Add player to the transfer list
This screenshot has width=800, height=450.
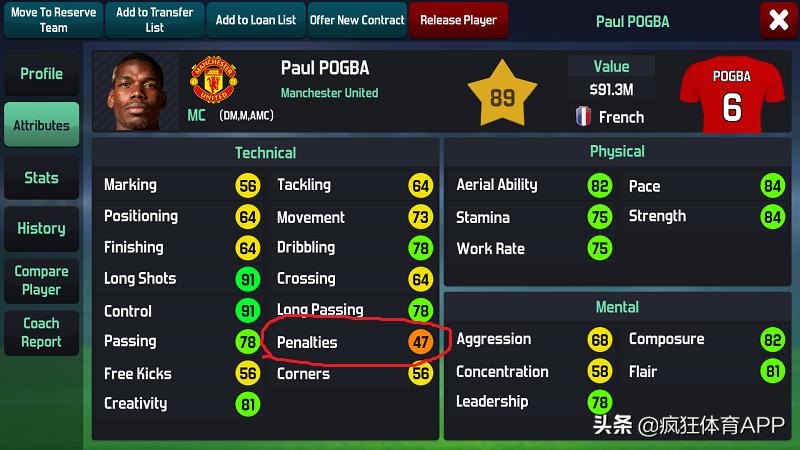pos(154,20)
